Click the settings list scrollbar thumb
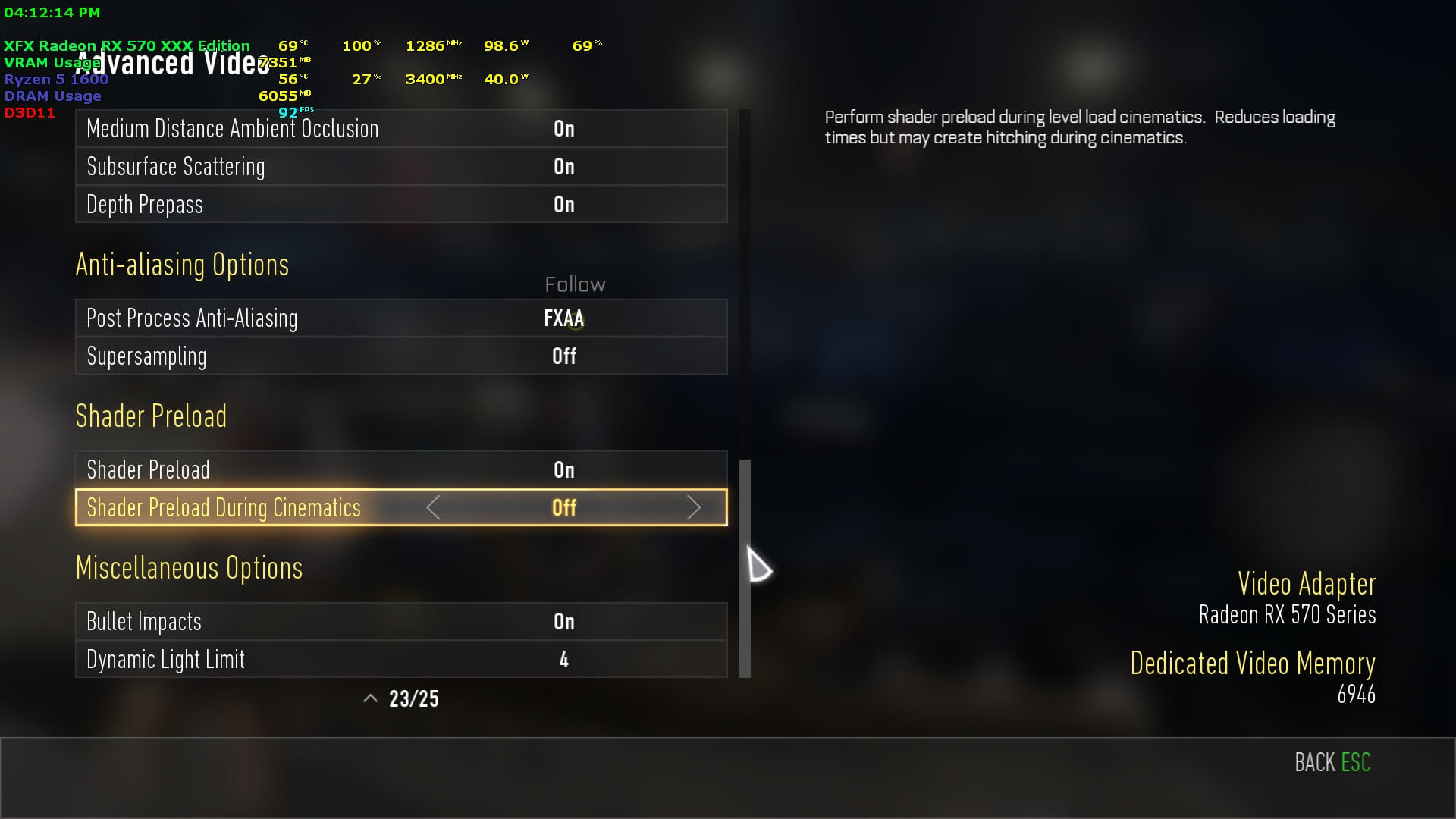The width and height of the screenshot is (1456, 819). [745, 569]
